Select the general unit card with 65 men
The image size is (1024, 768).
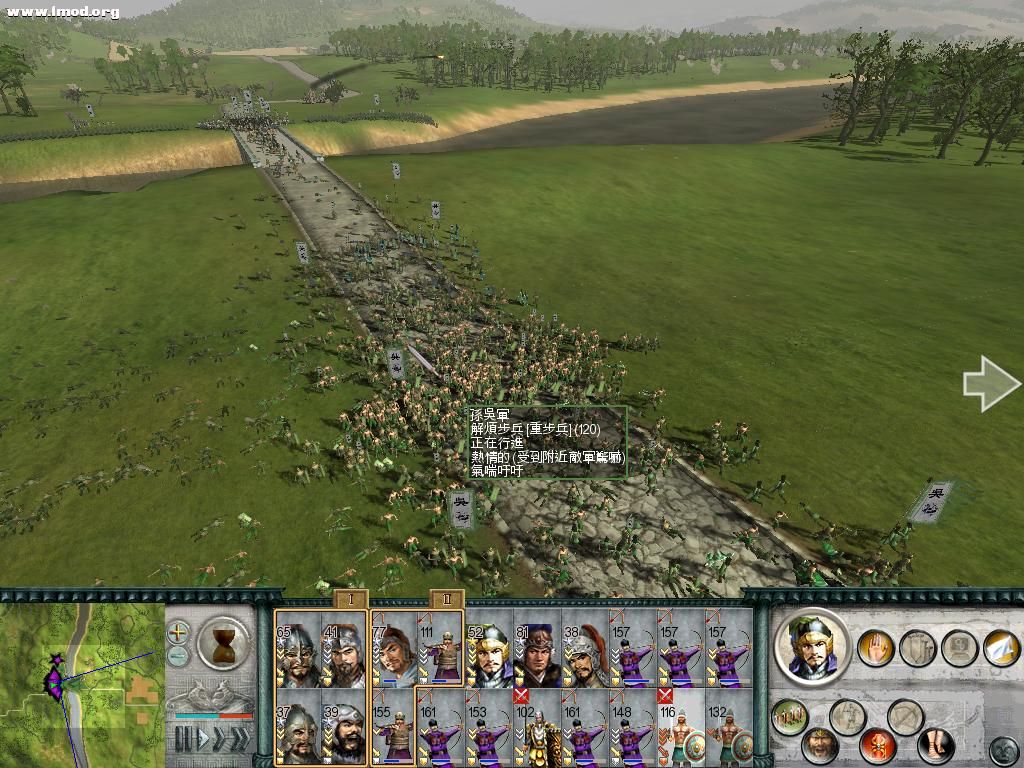(298, 651)
